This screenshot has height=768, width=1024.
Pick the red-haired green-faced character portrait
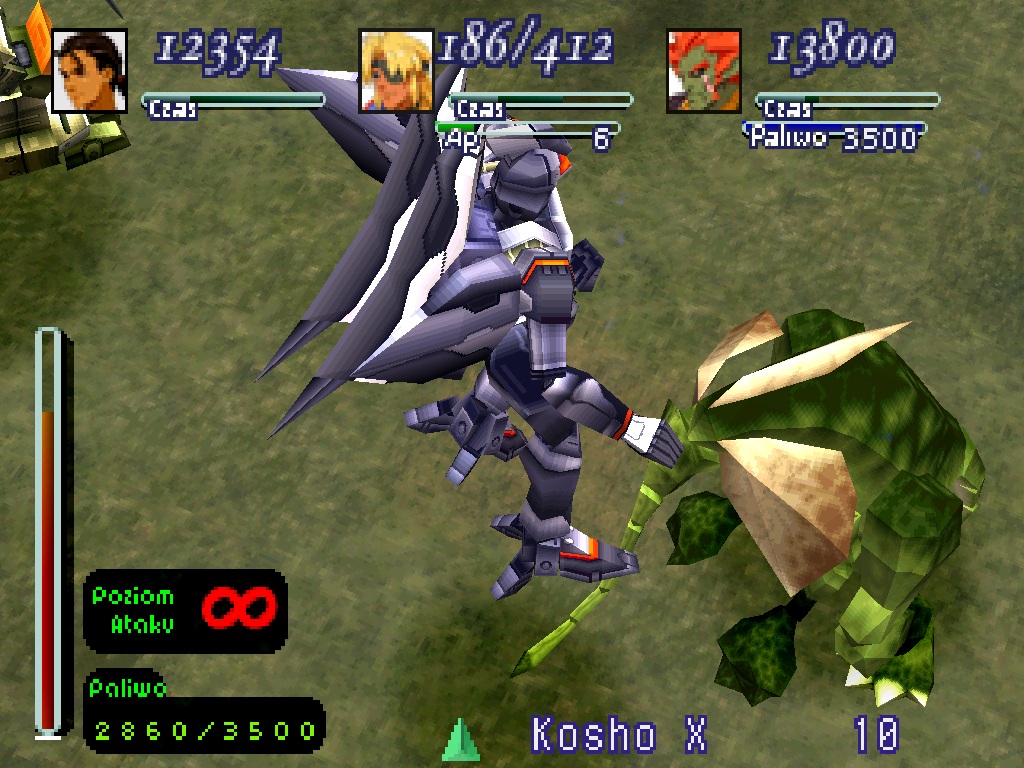(704, 71)
